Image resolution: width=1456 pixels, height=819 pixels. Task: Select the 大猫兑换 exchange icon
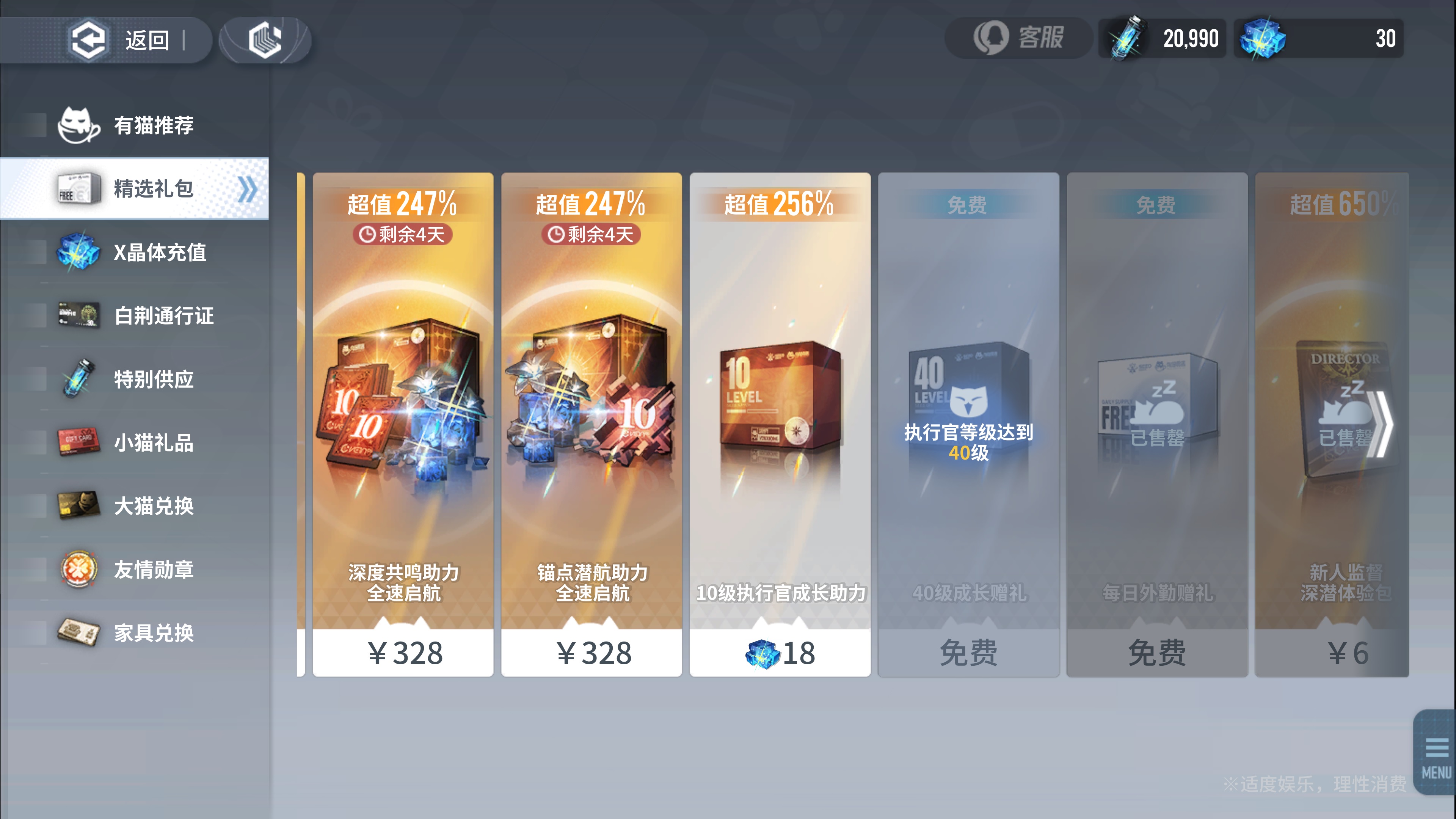click(79, 507)
